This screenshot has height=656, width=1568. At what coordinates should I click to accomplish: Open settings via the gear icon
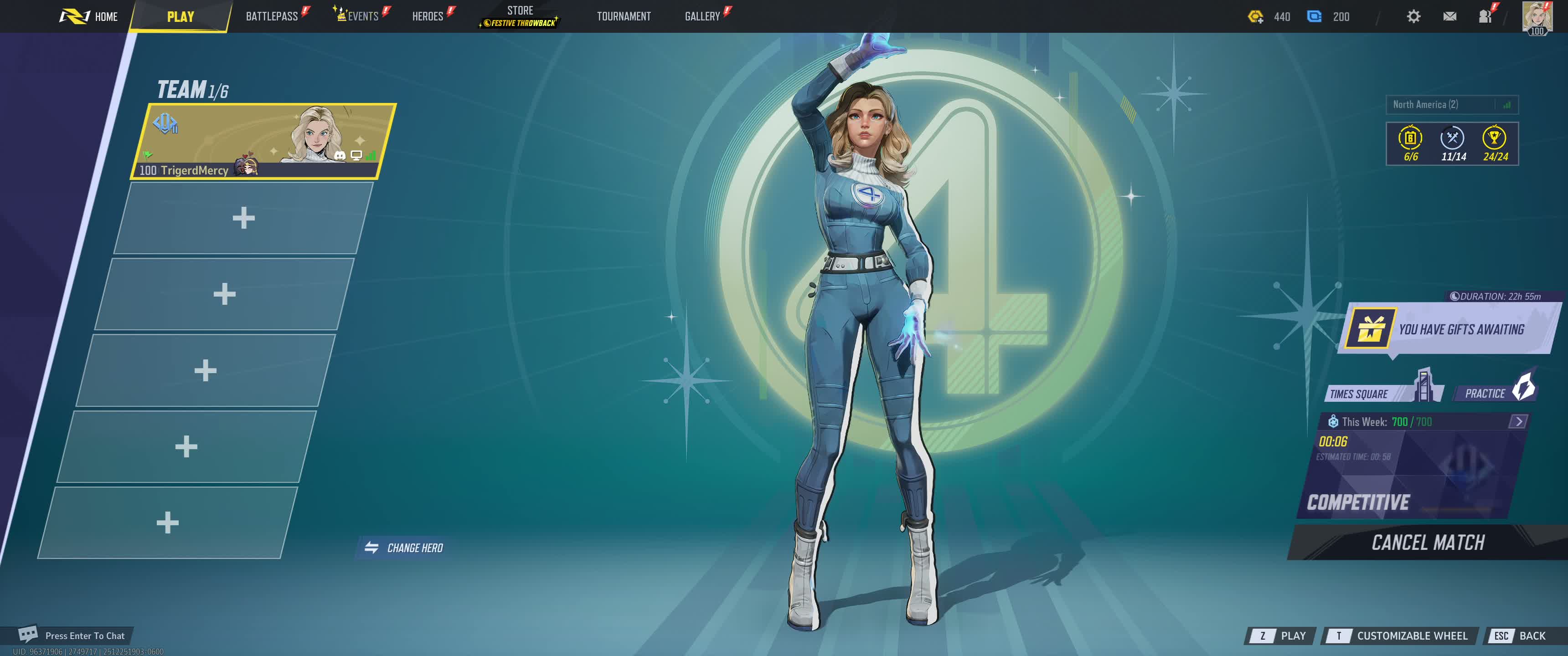point(1413,16)
